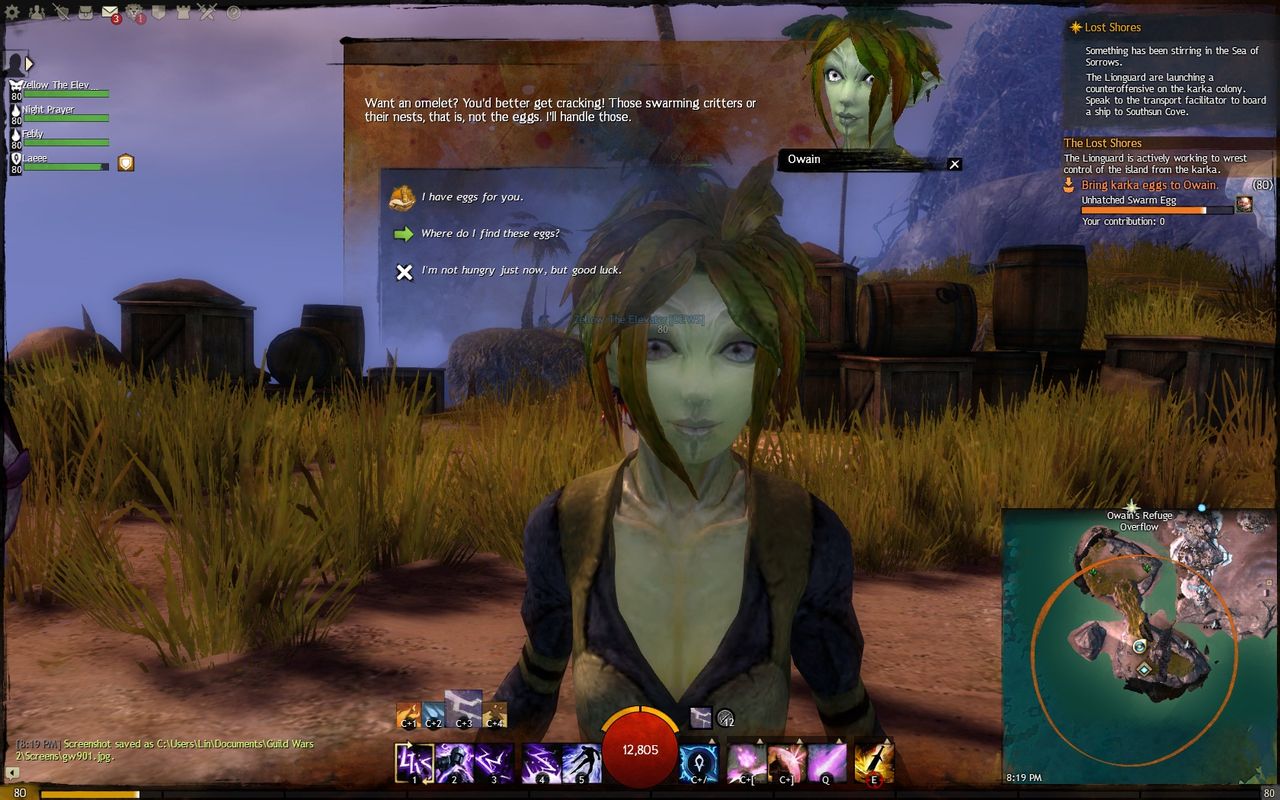Close the Owain dialogue window
1280x800 pixels.
pos(954,164)
